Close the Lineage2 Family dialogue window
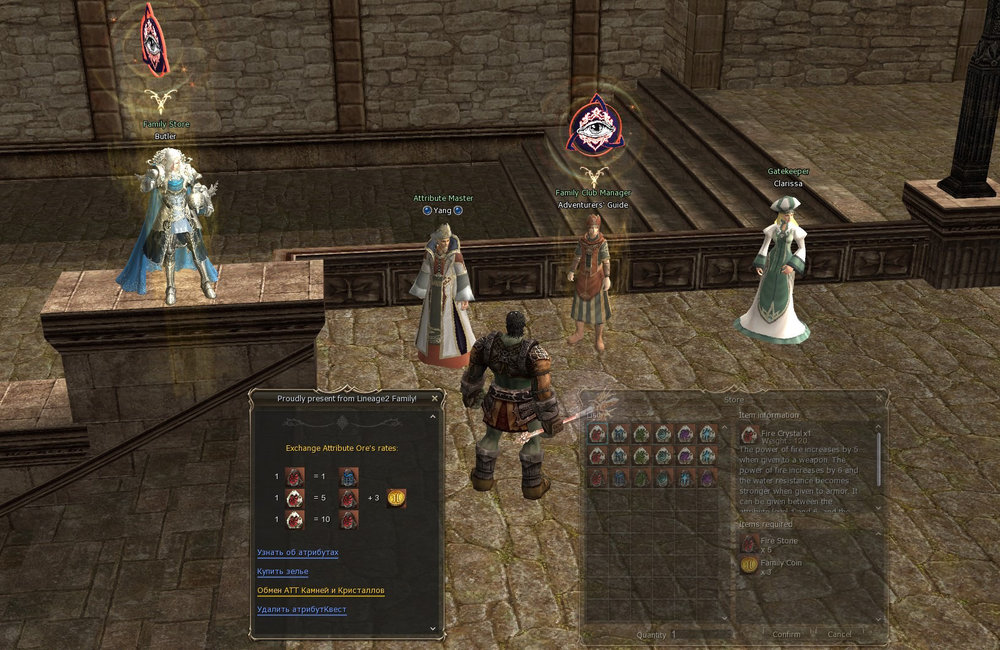 click(x=434, y=398)
